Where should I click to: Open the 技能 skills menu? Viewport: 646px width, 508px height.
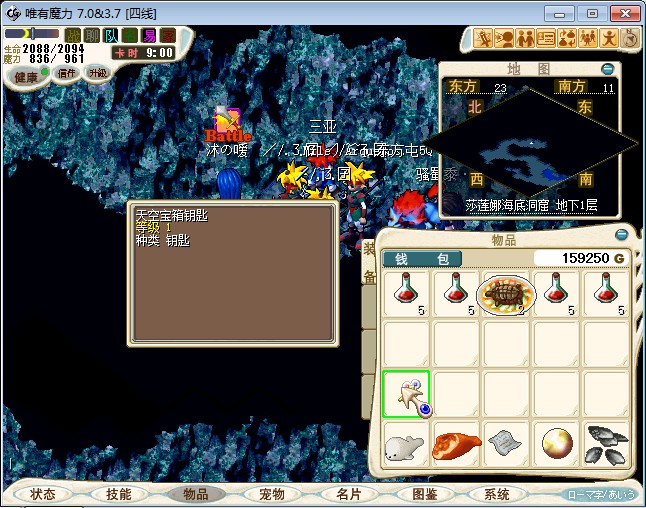[119, 494]
